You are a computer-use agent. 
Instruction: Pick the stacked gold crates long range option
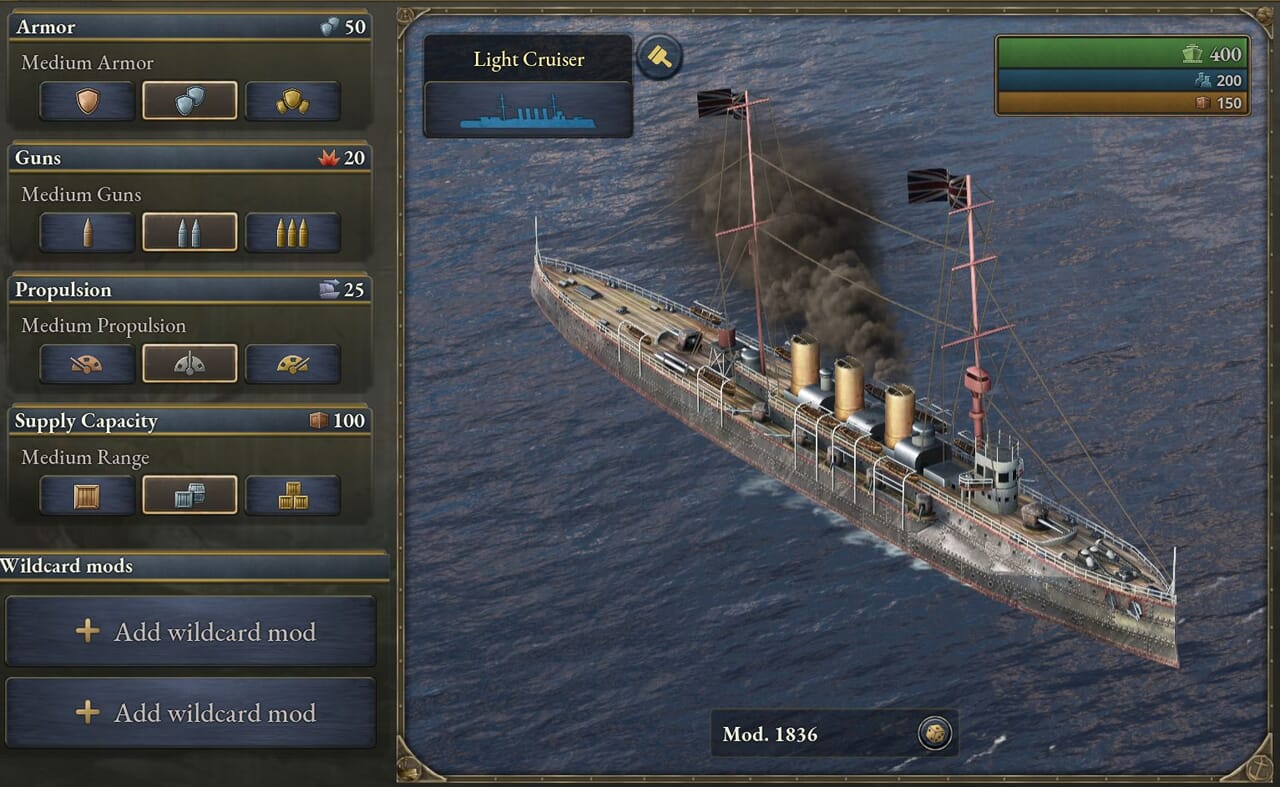tap(293, 495)
